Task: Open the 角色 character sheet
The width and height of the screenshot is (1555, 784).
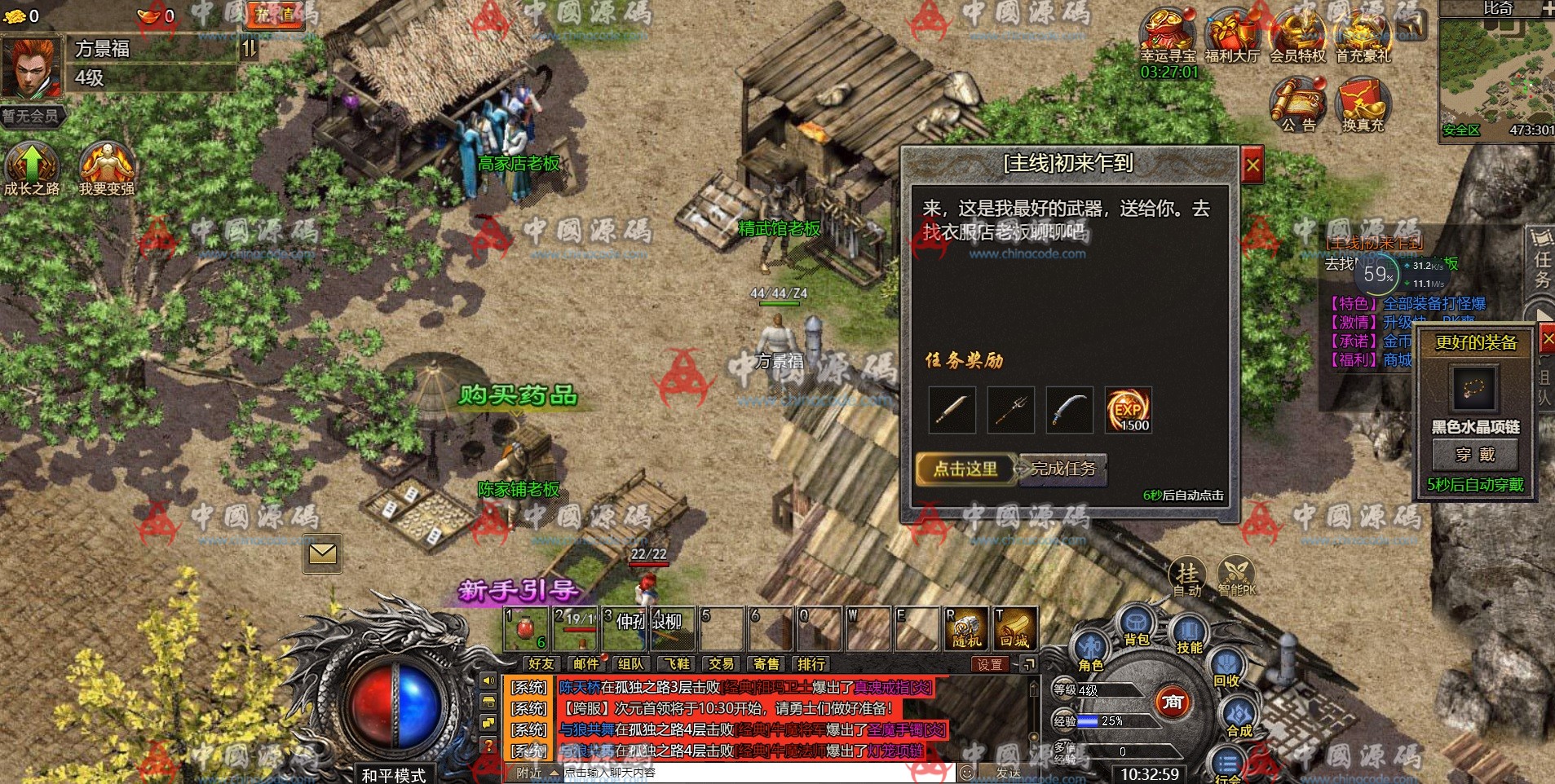Action: click(1091, 650)
